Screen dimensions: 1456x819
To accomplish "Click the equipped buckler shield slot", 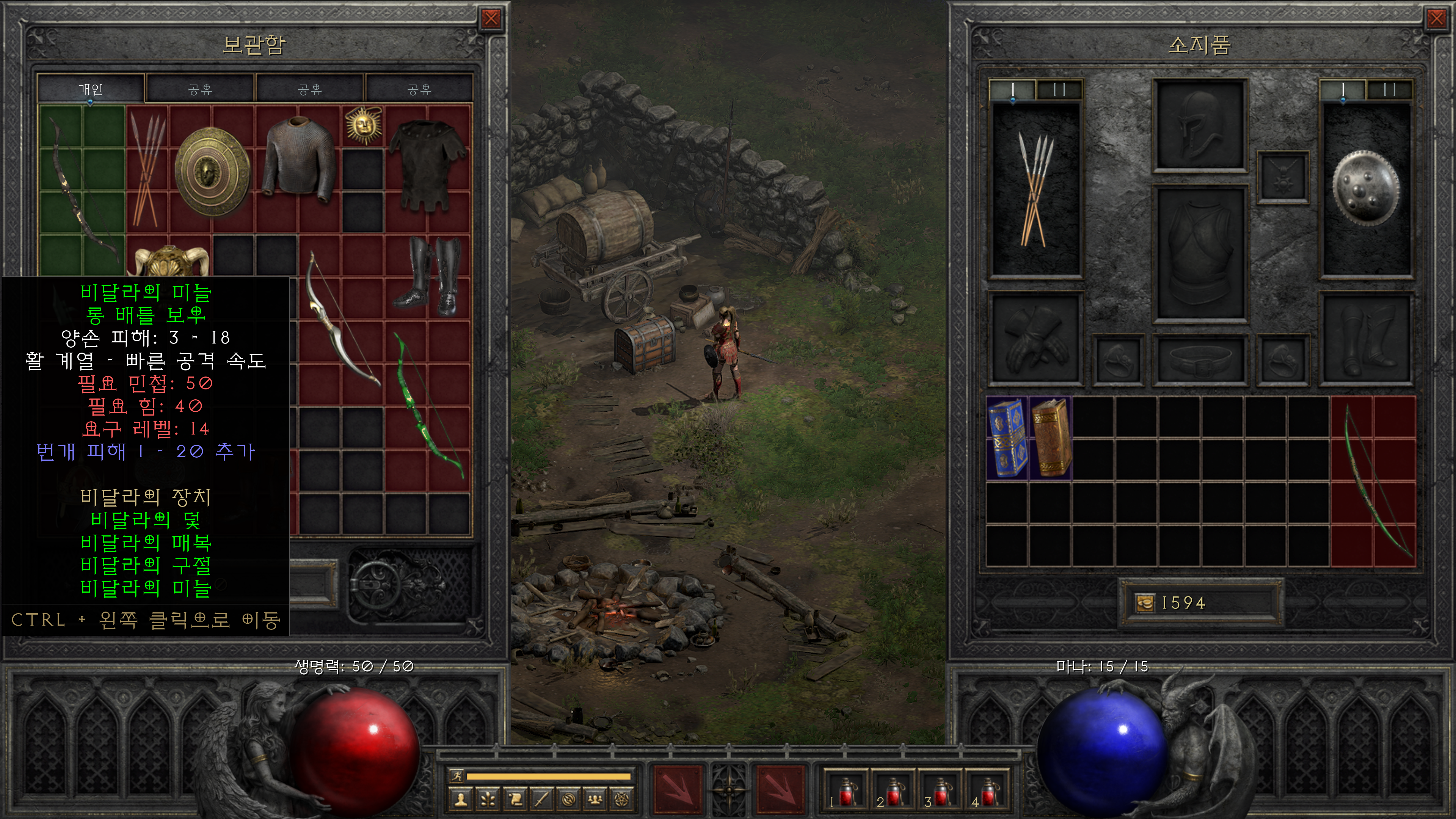I will point(1365,188).
